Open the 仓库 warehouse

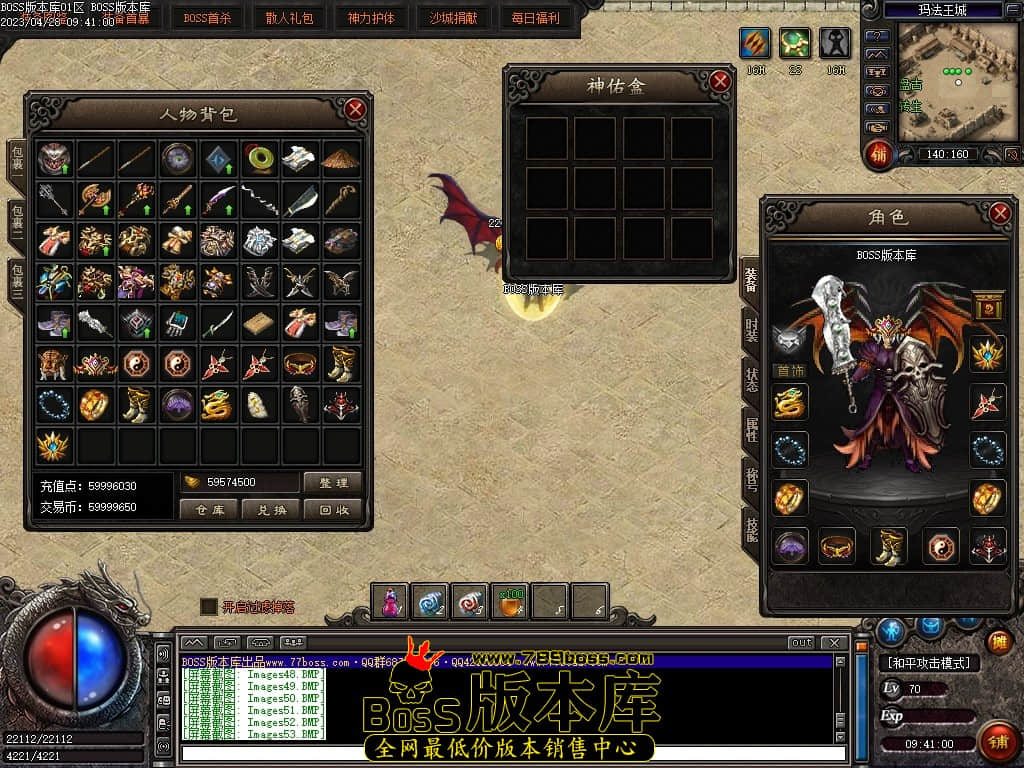click(210, 509)
